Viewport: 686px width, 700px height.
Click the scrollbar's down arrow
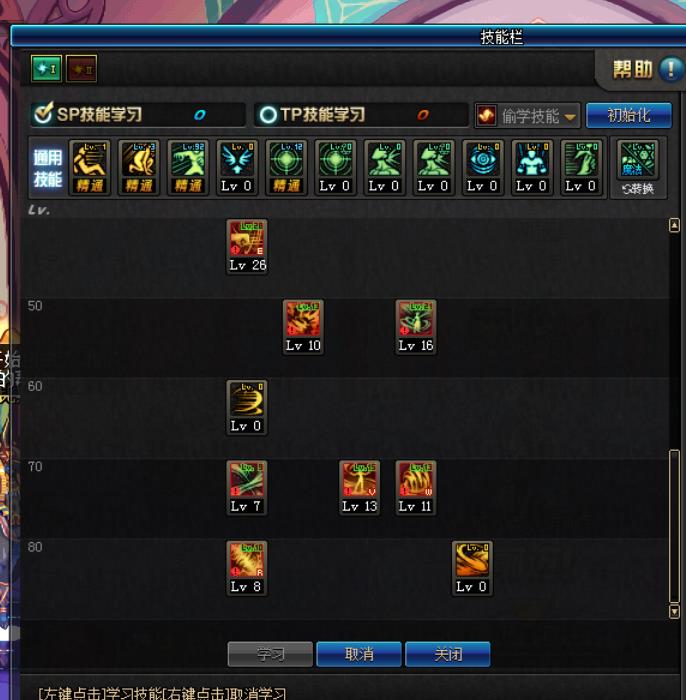point(674,611)
